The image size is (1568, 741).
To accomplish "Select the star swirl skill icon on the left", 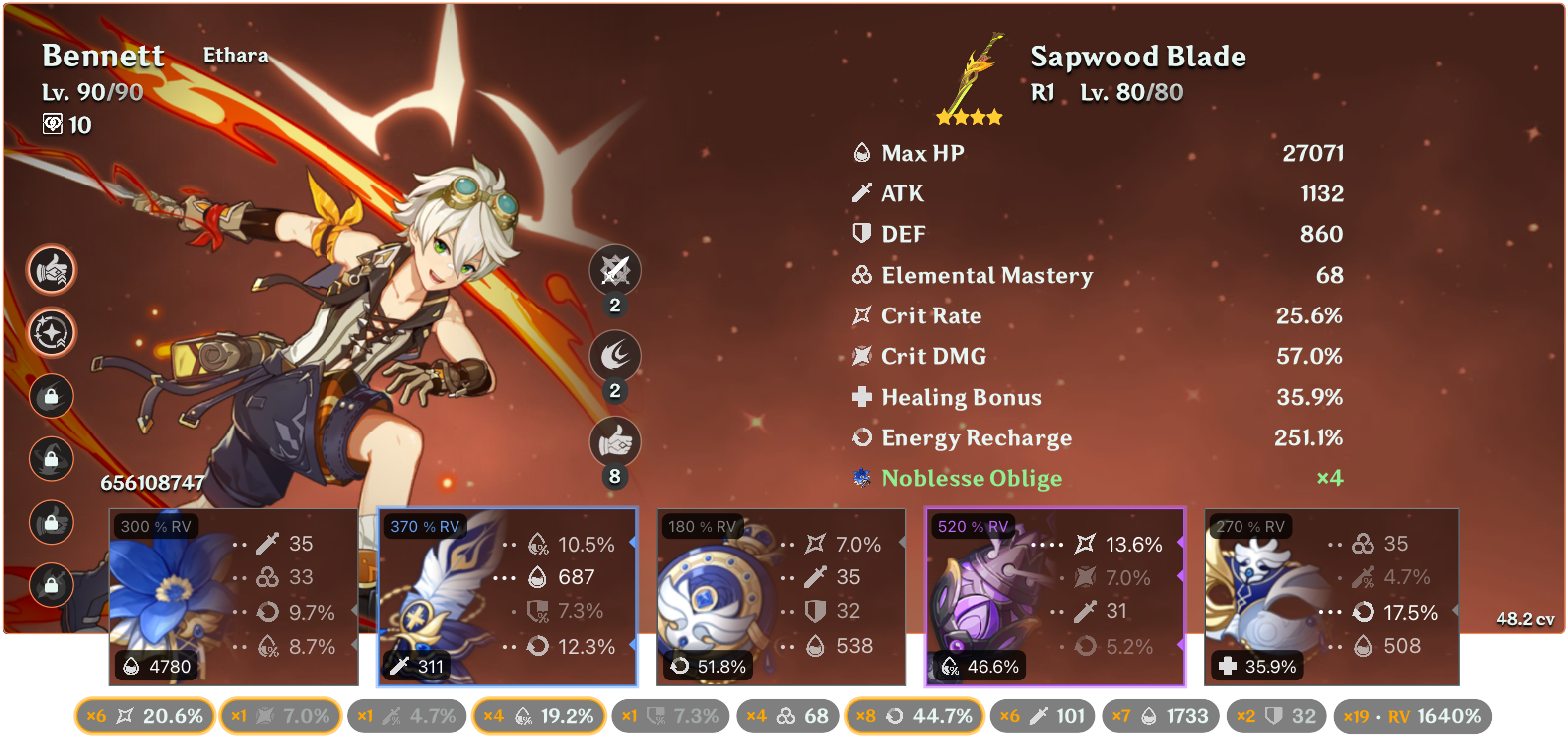I will pyautogui.click(x=51, y=333).
